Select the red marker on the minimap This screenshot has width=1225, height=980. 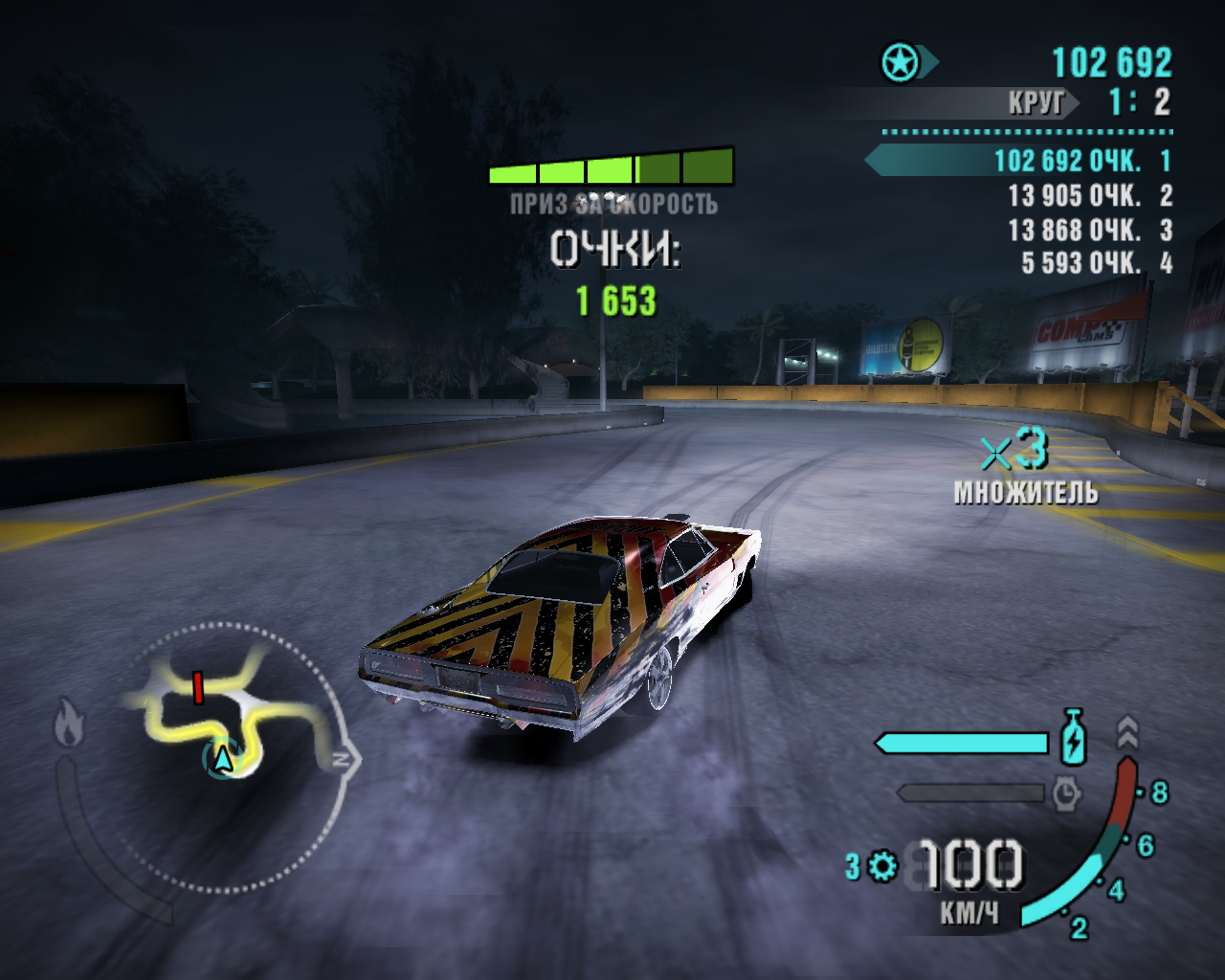pyautogui.click(x=198, y=687)
